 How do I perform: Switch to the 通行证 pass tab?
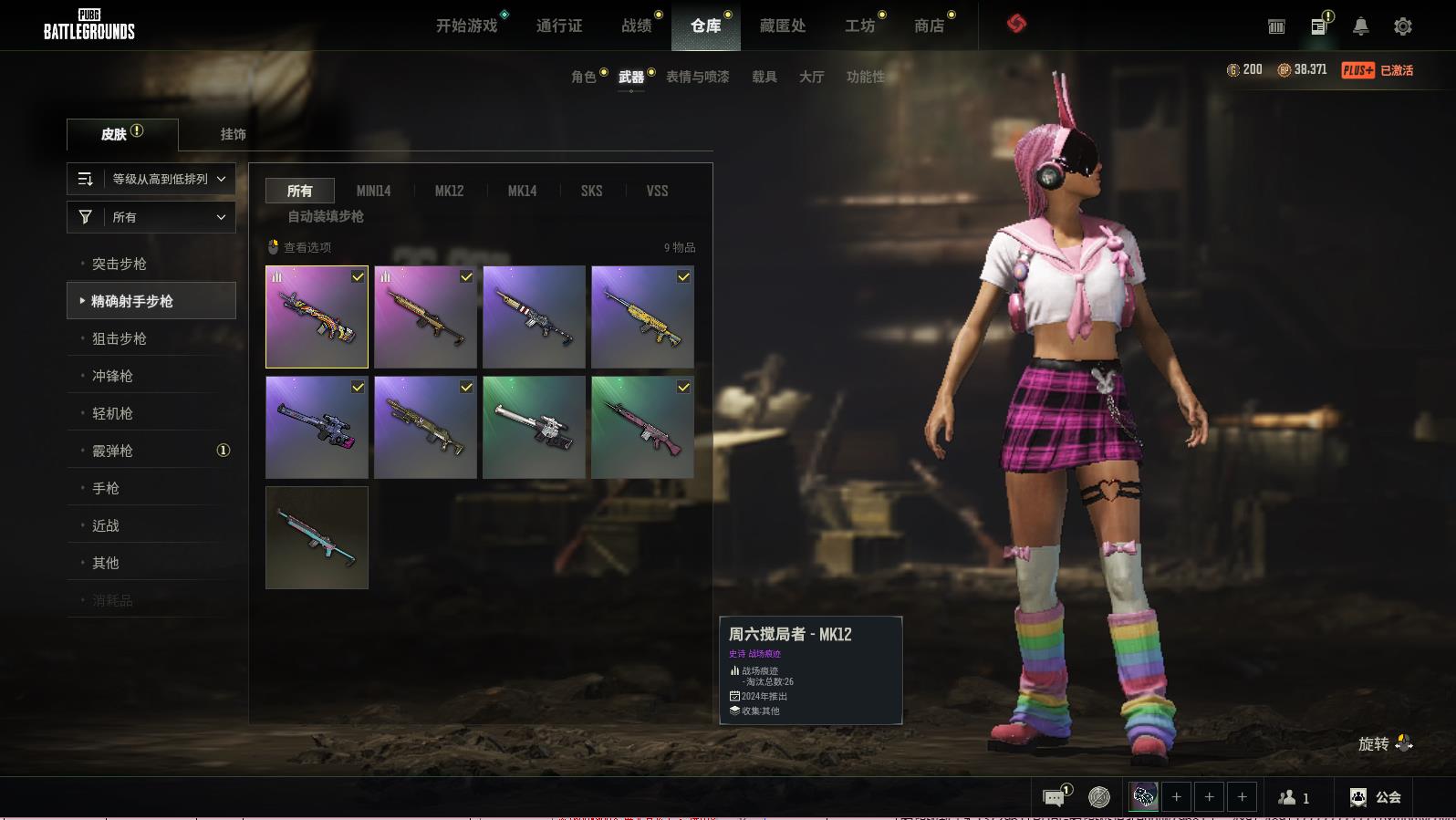coord(558,26)
